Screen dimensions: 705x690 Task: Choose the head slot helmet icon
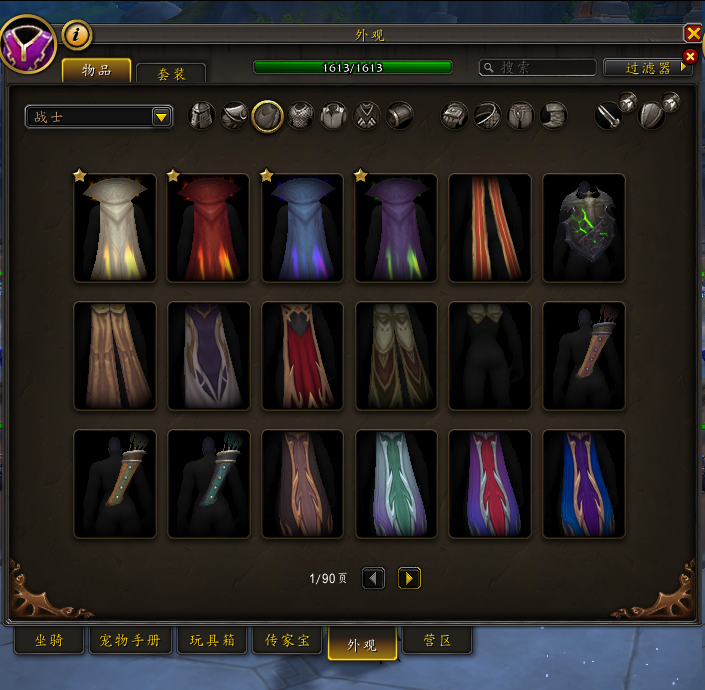(x=202, y=116)
